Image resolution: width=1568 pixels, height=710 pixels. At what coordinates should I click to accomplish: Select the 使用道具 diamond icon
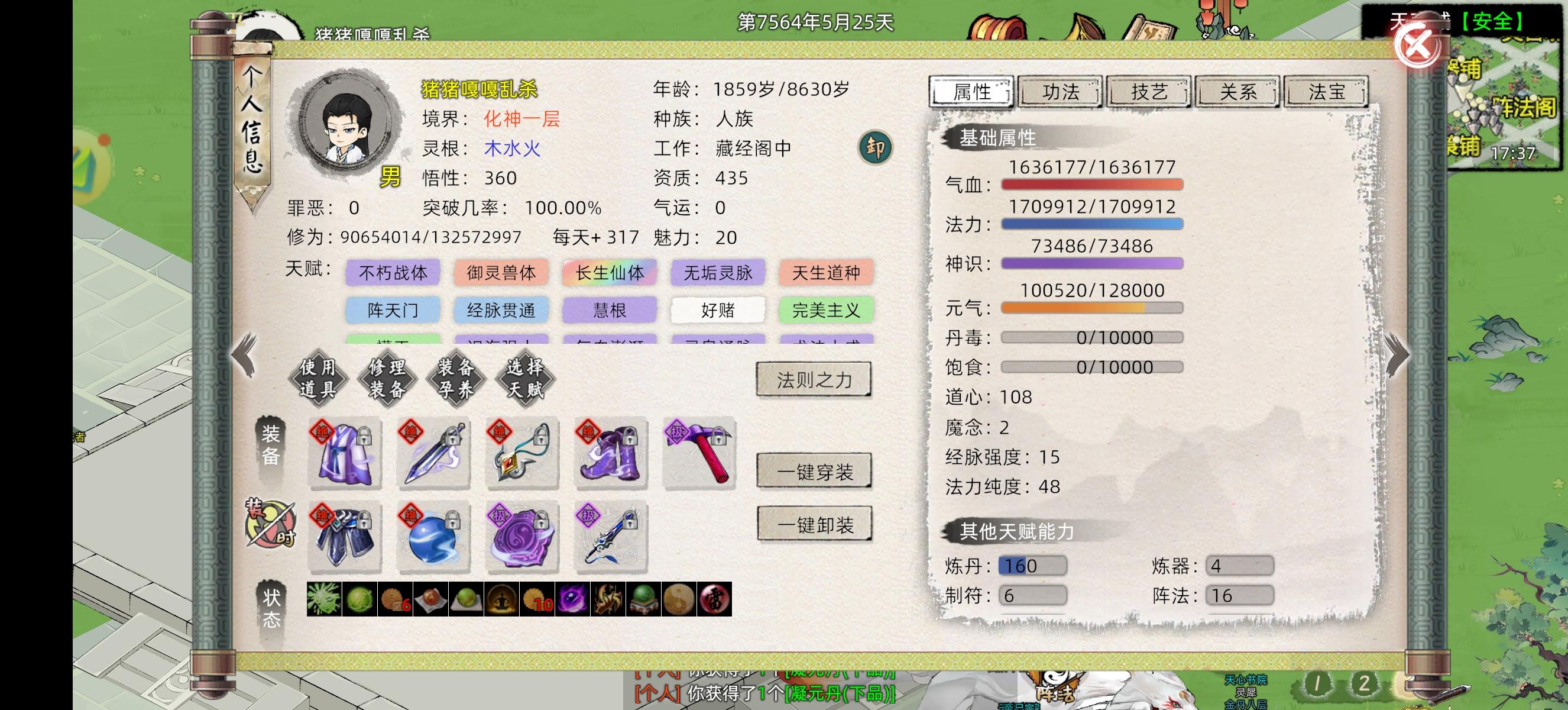pyautogui.click(x=319, y=379)
